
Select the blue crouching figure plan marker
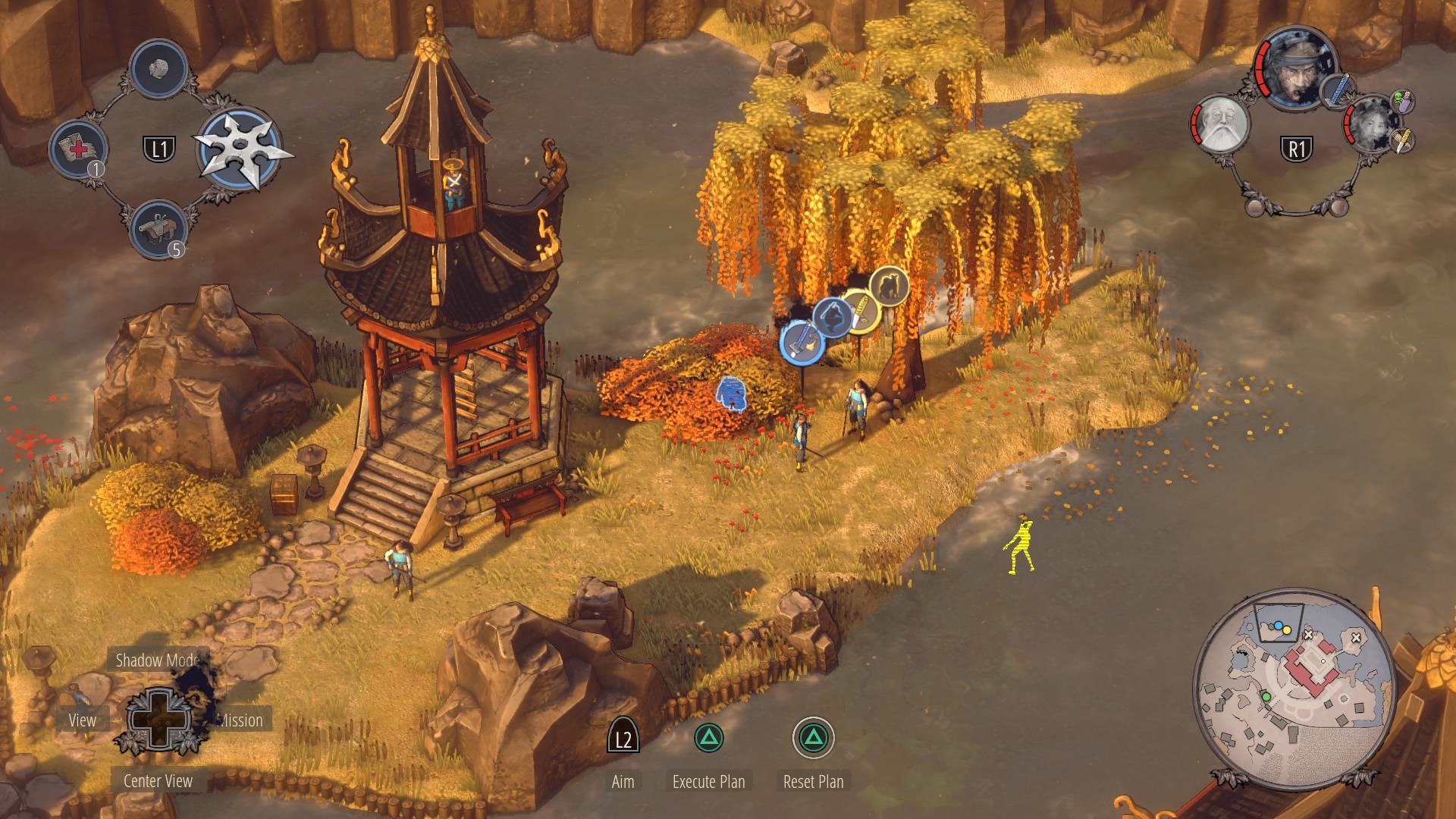(832, 316)
